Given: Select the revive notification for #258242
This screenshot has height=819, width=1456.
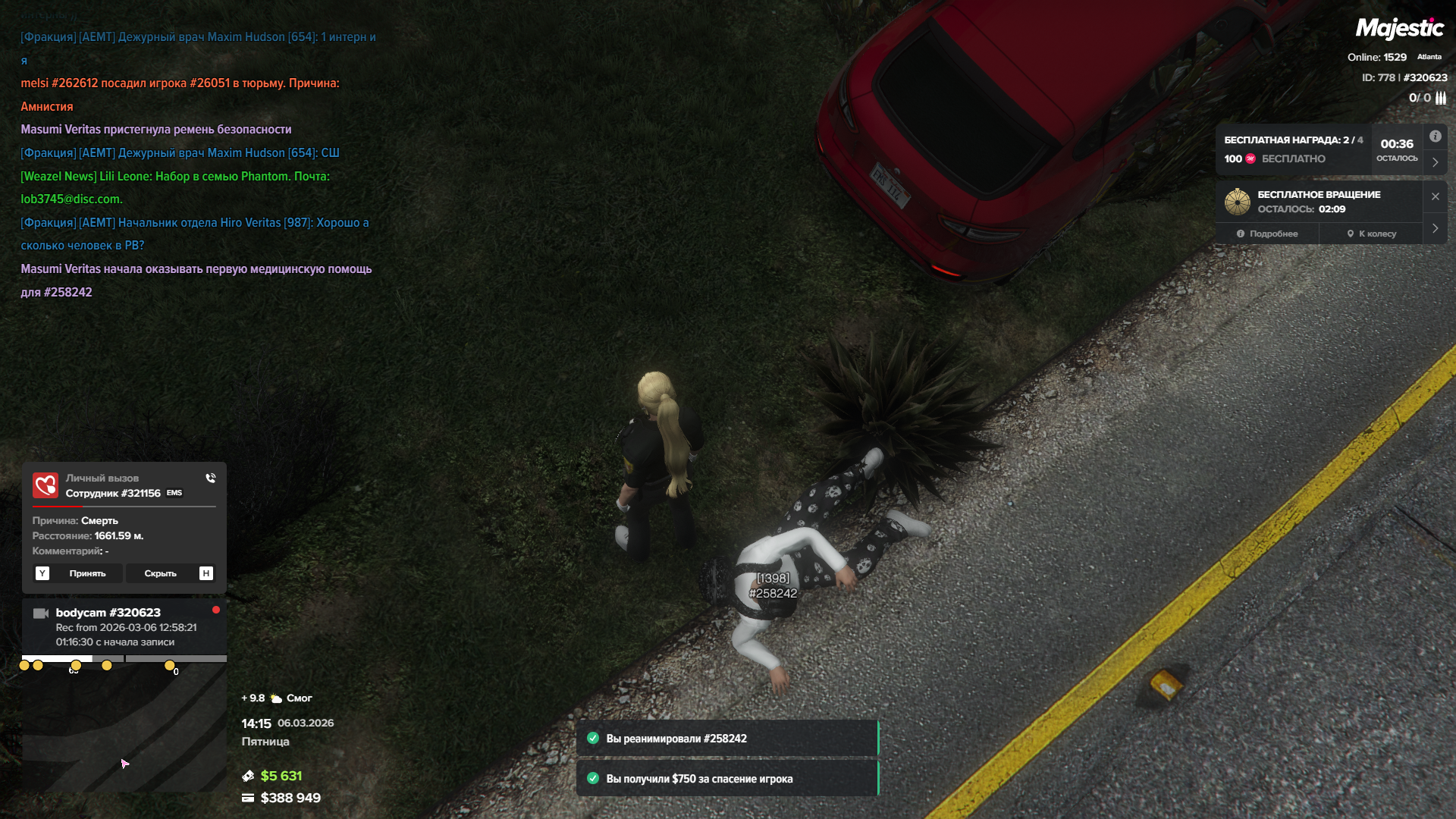Looking at the screenshot, I should (x=727, y=739).
